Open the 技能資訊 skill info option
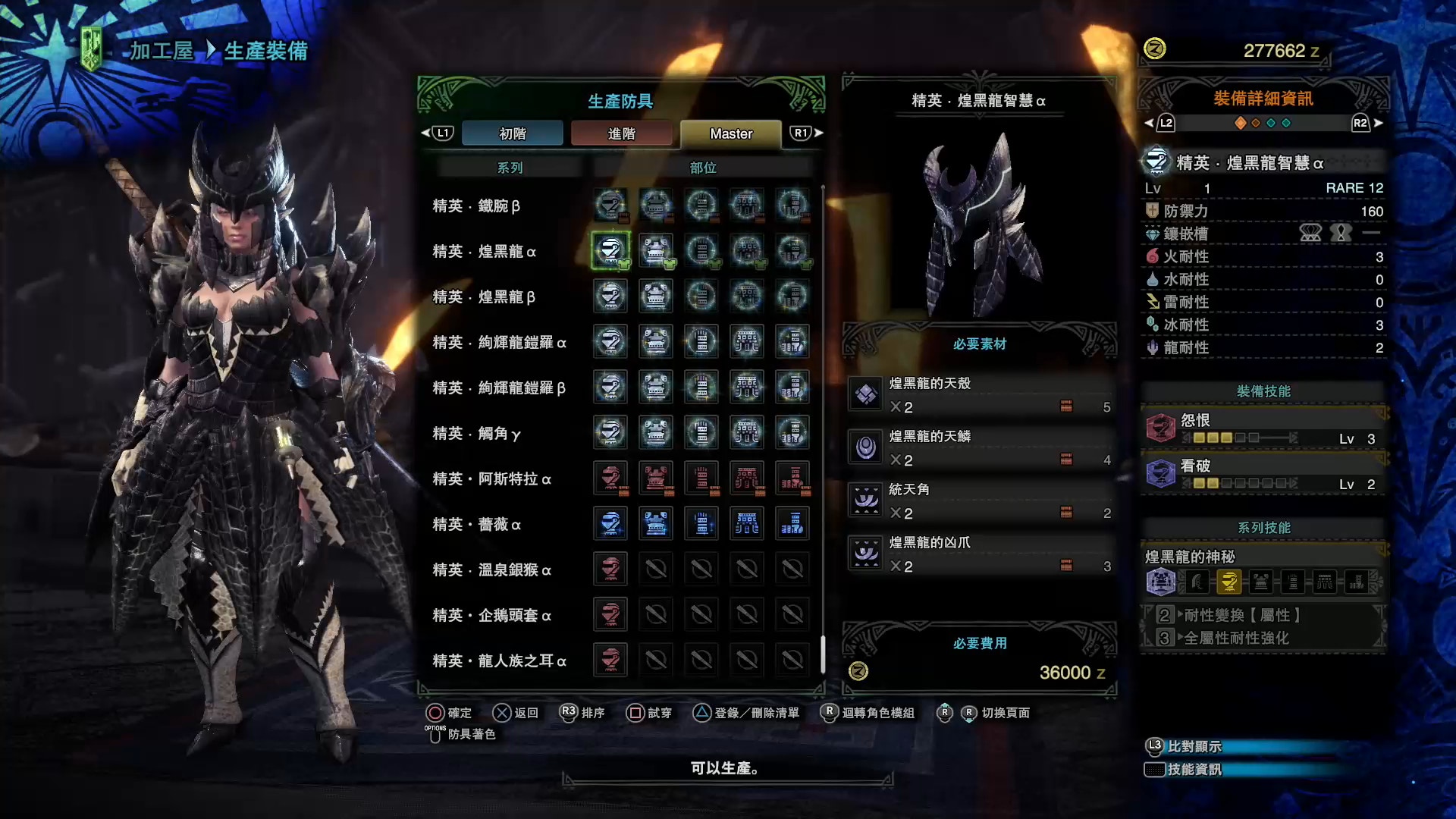This screenshot has height=819, width=1456. pos(1194,770)
